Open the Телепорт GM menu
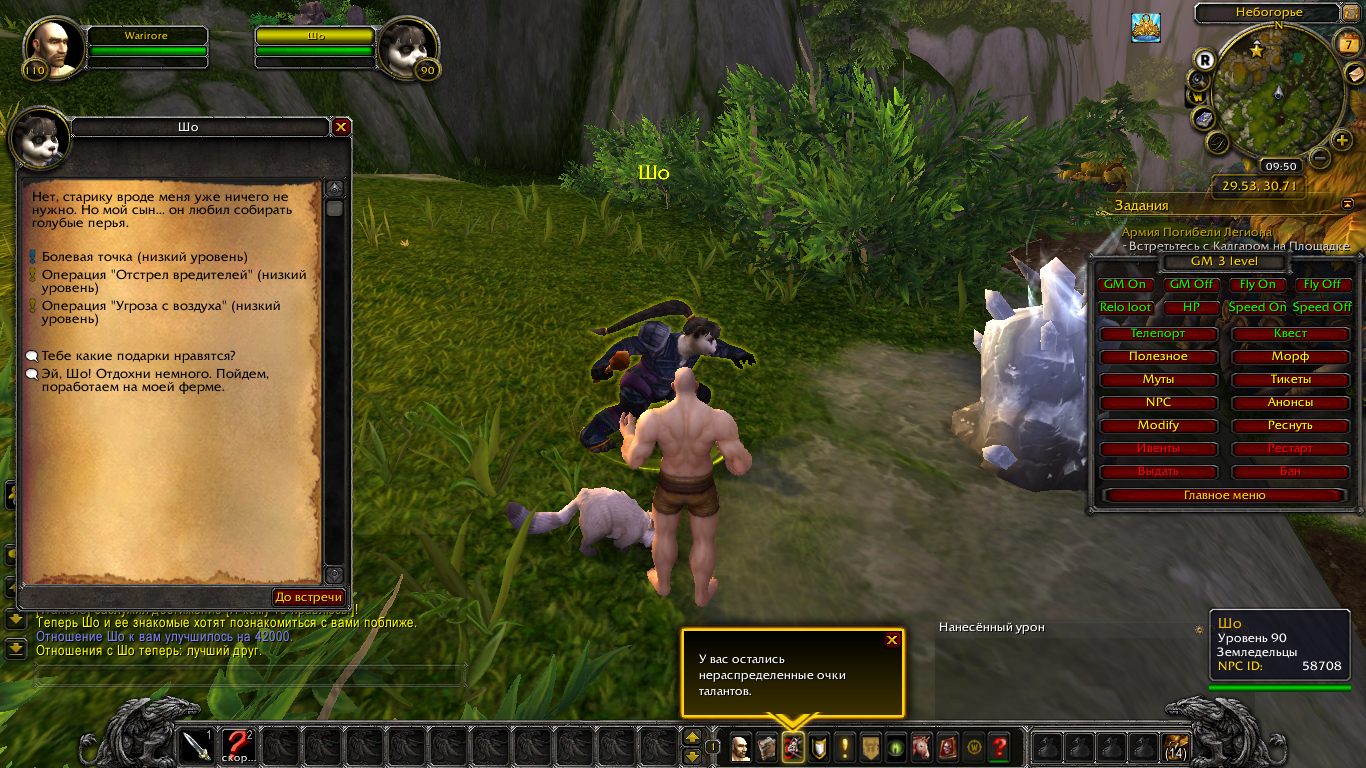The image size is (1366, 768). coord(1158,333)
